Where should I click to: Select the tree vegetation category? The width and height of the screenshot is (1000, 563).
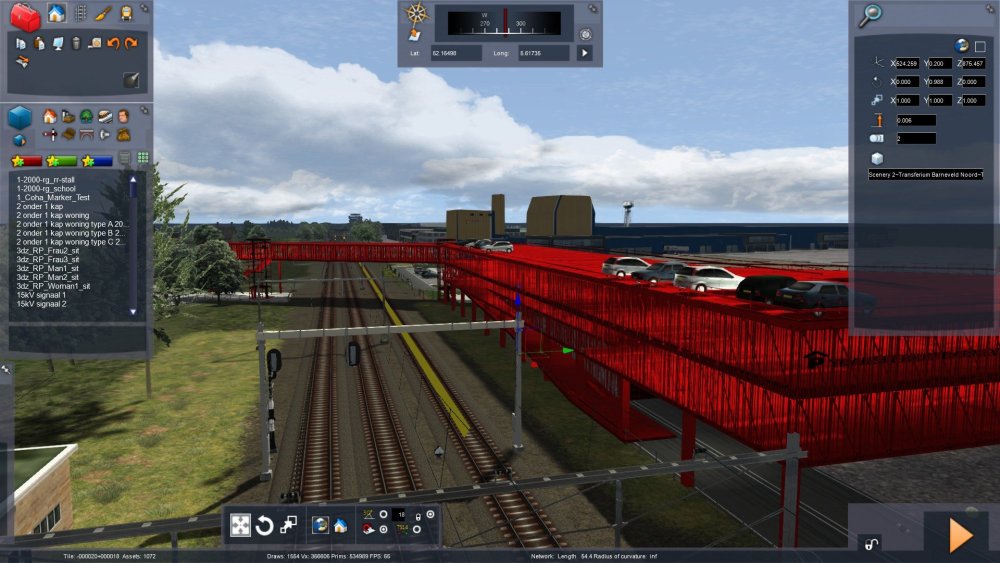86,116
